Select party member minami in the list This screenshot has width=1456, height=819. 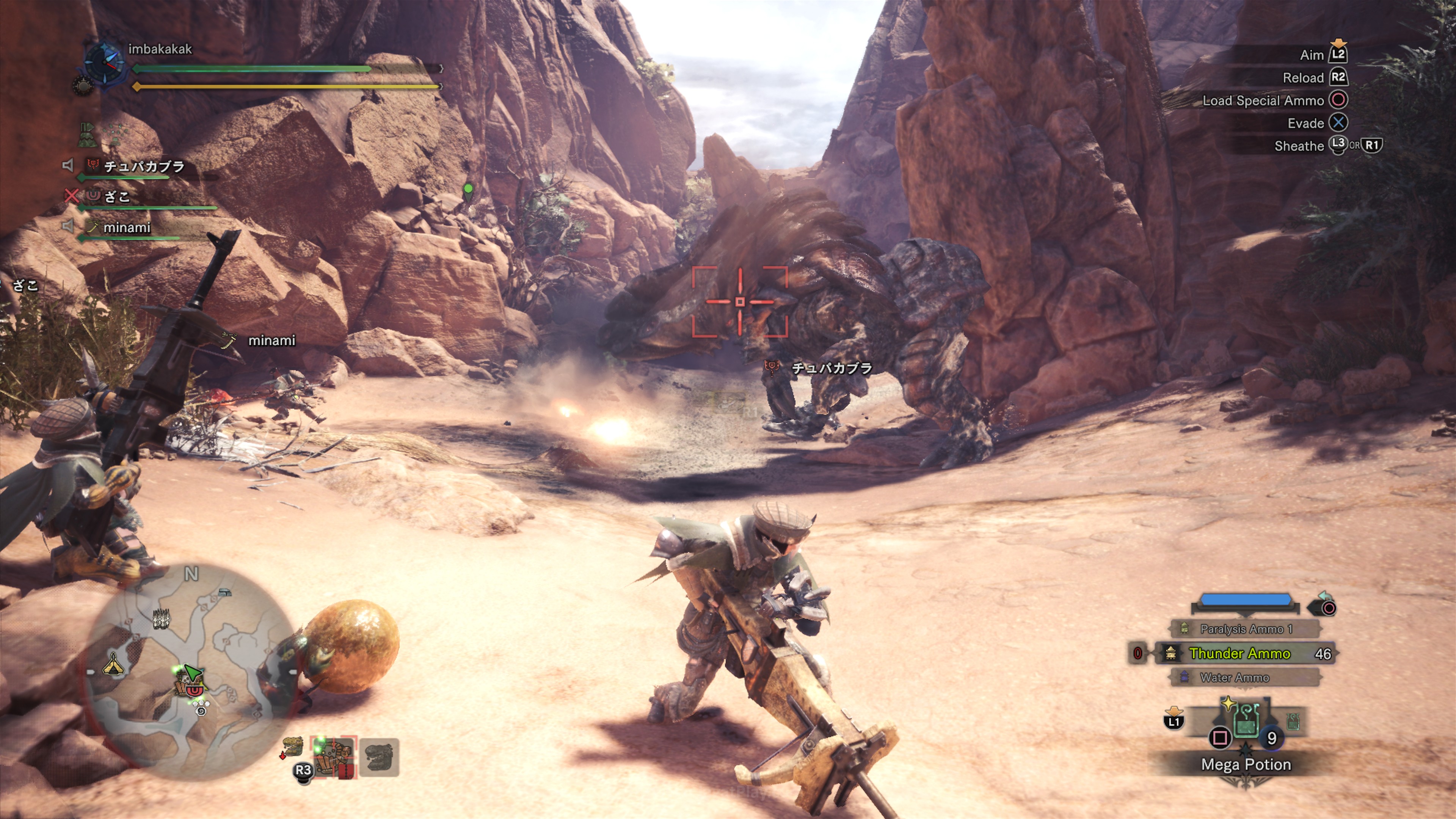click(x=127, y=227)
